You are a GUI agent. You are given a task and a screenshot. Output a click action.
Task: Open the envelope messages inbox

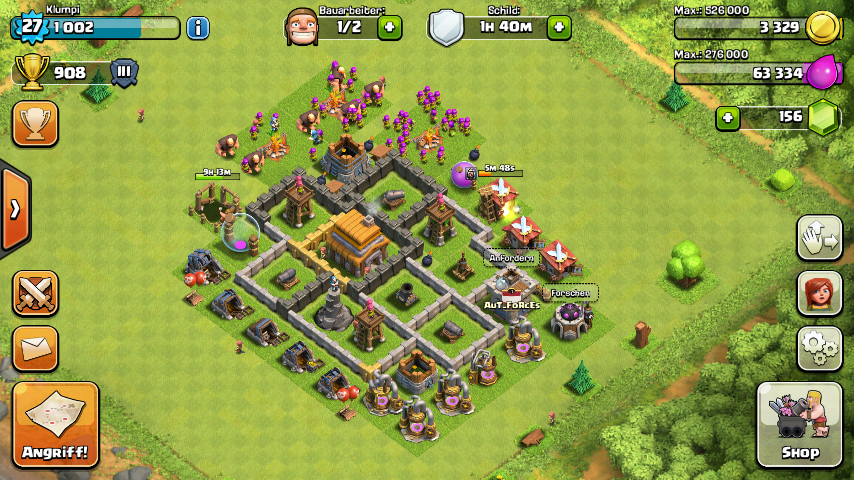(35, 347)
